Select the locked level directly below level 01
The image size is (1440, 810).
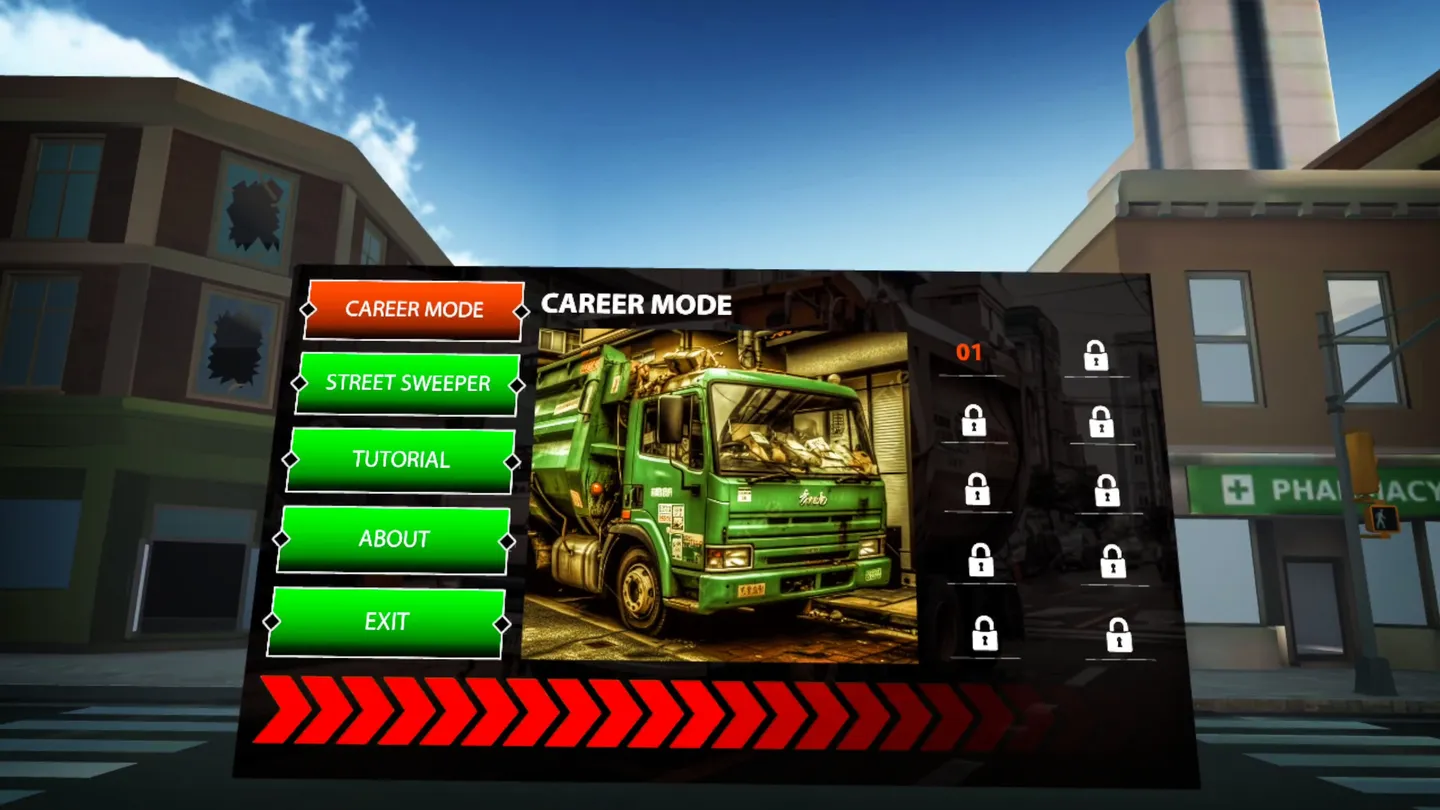point(975,420)
